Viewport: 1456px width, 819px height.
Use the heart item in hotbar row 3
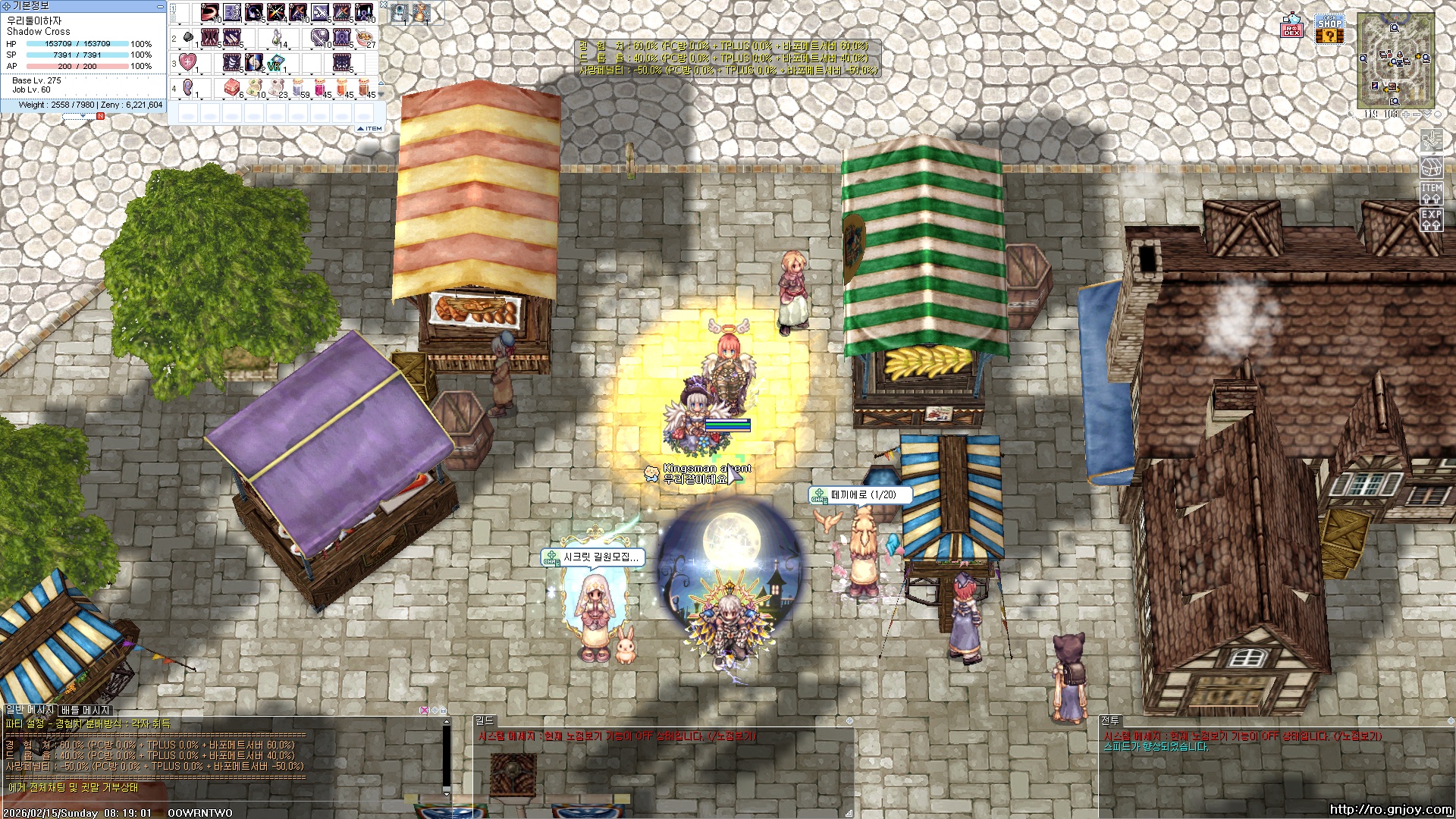pyautogui.click(x=188, y=62)
